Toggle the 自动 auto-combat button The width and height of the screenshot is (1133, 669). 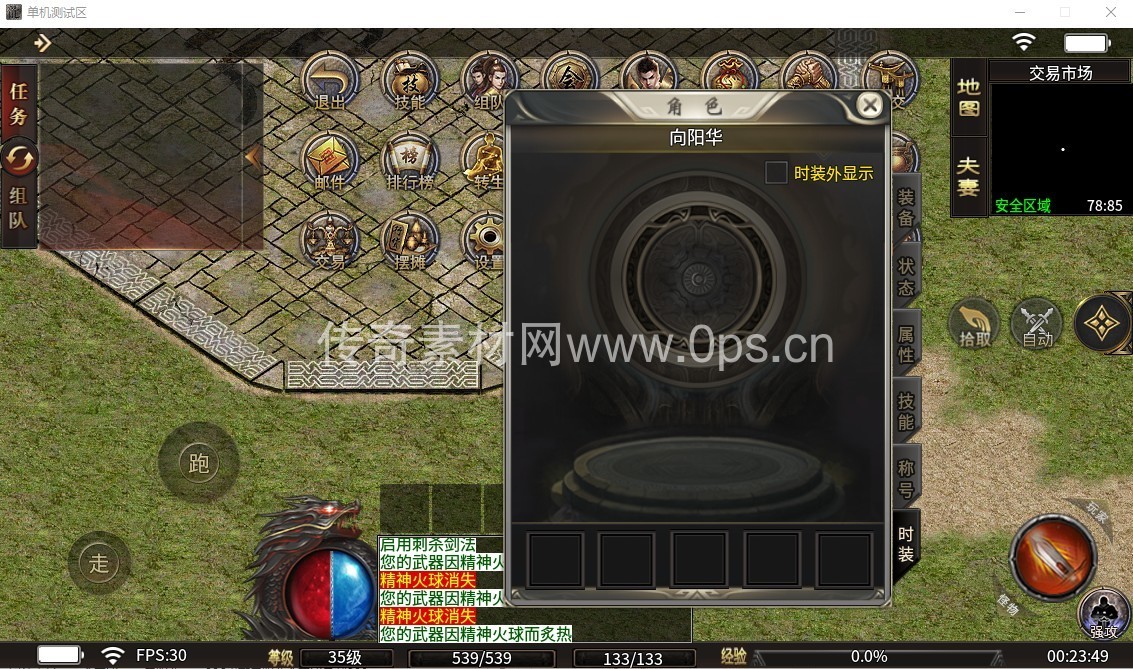[x=1037, y=324]
